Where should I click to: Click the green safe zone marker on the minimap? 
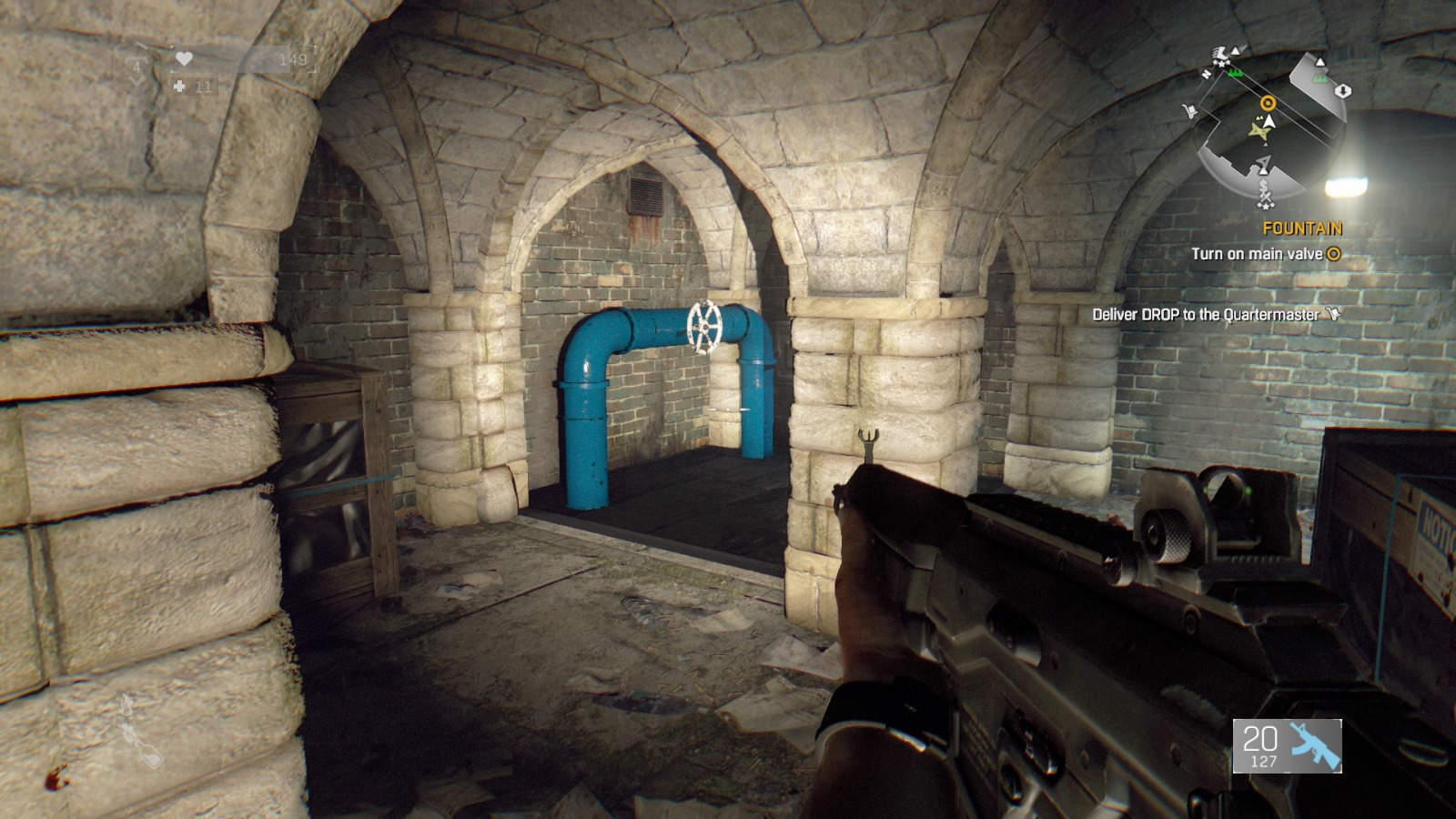pyautogui.click(x=1235, y=73)
